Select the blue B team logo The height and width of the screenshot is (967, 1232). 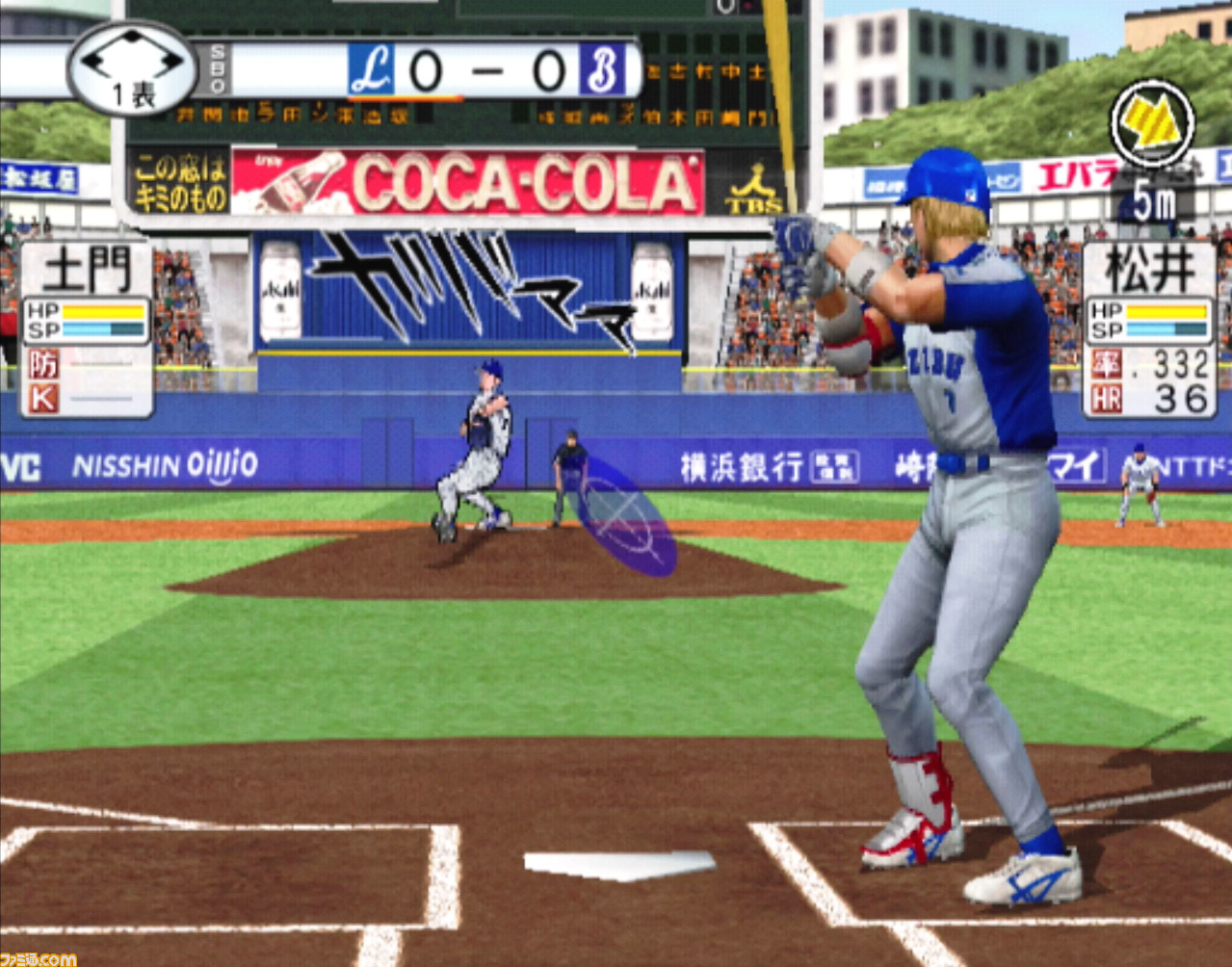(x=601, y=70)
